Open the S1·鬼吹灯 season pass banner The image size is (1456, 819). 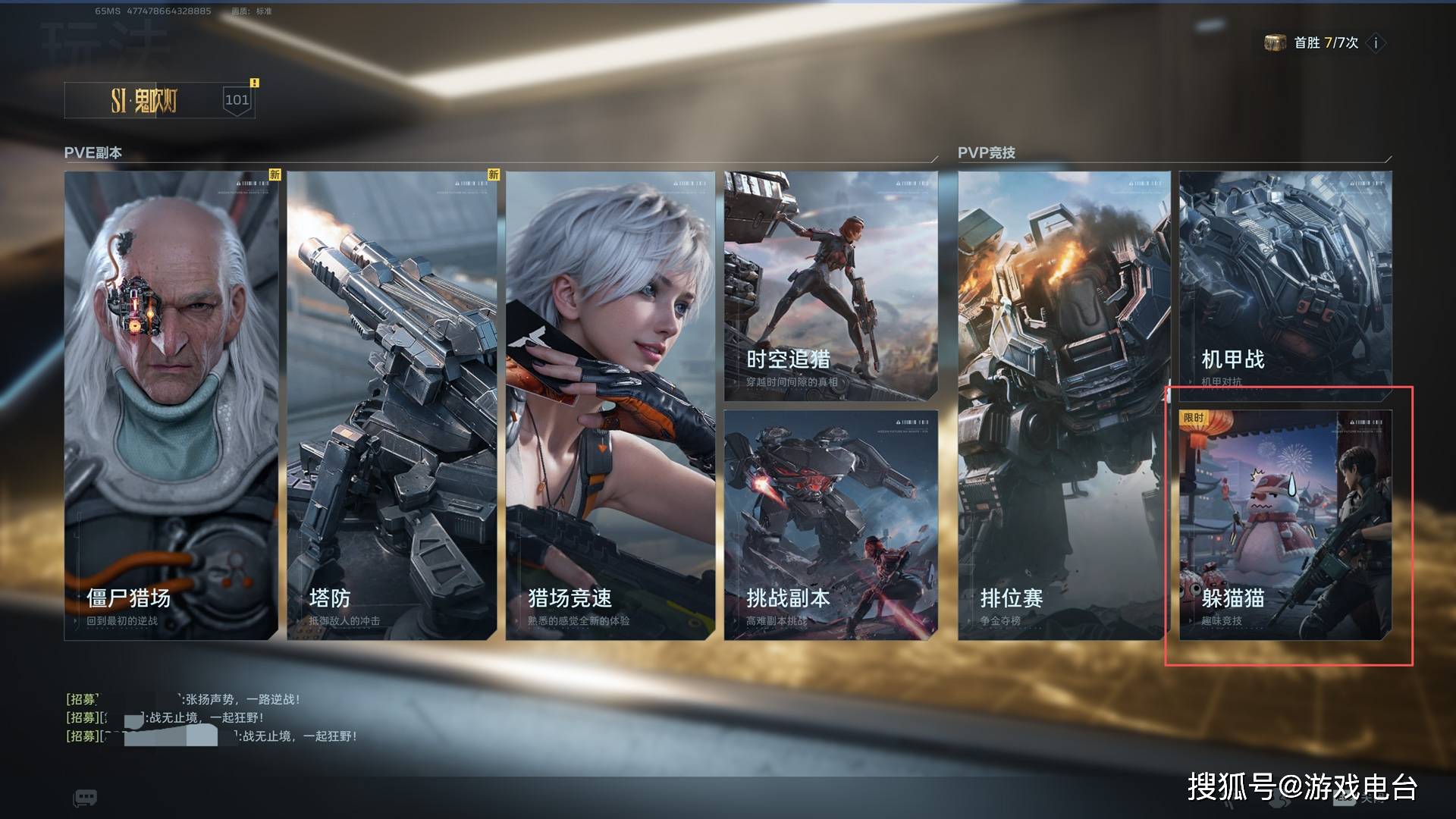(x=159, y=100)
